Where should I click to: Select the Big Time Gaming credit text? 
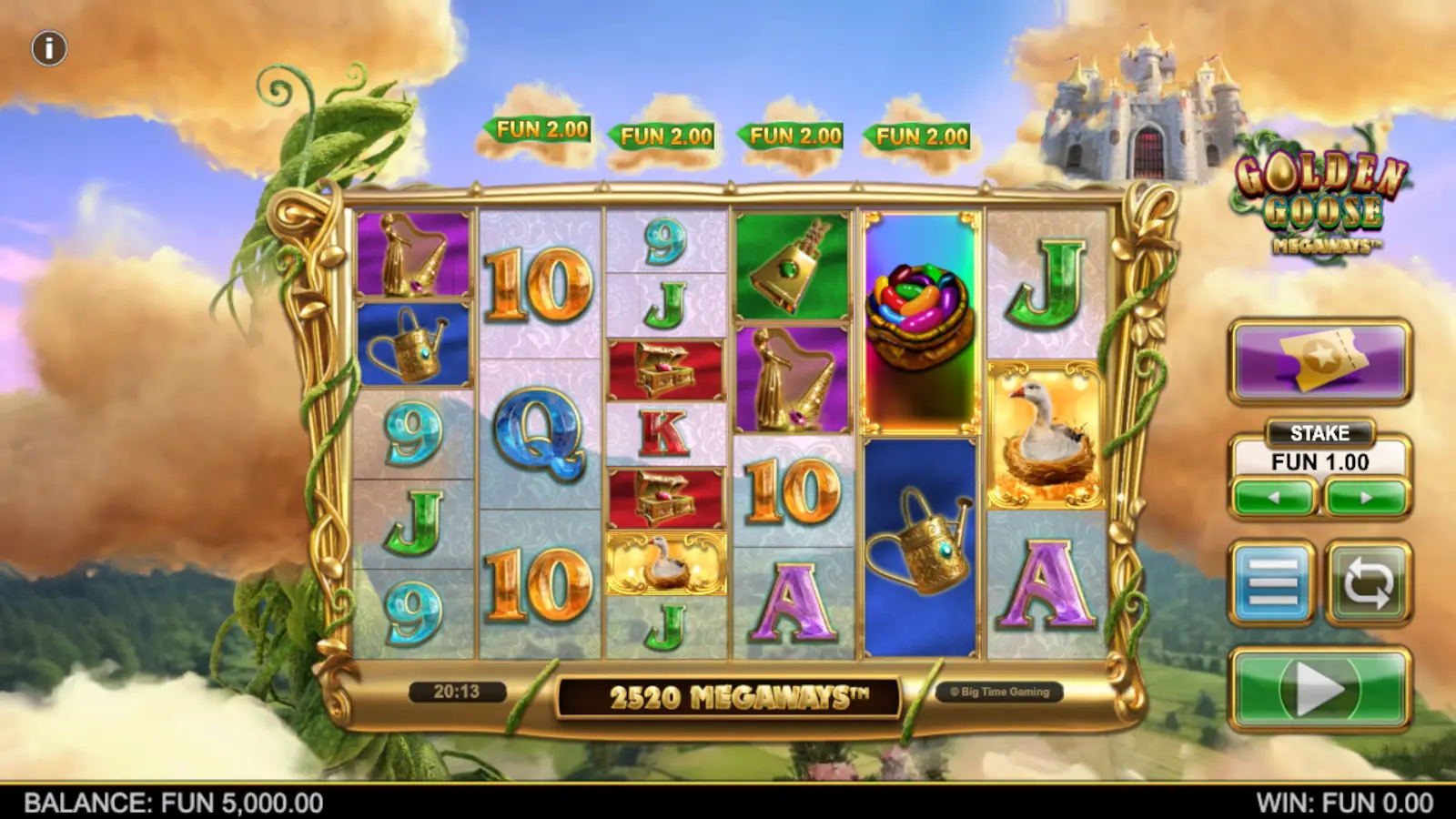(x=1001, y=691)
